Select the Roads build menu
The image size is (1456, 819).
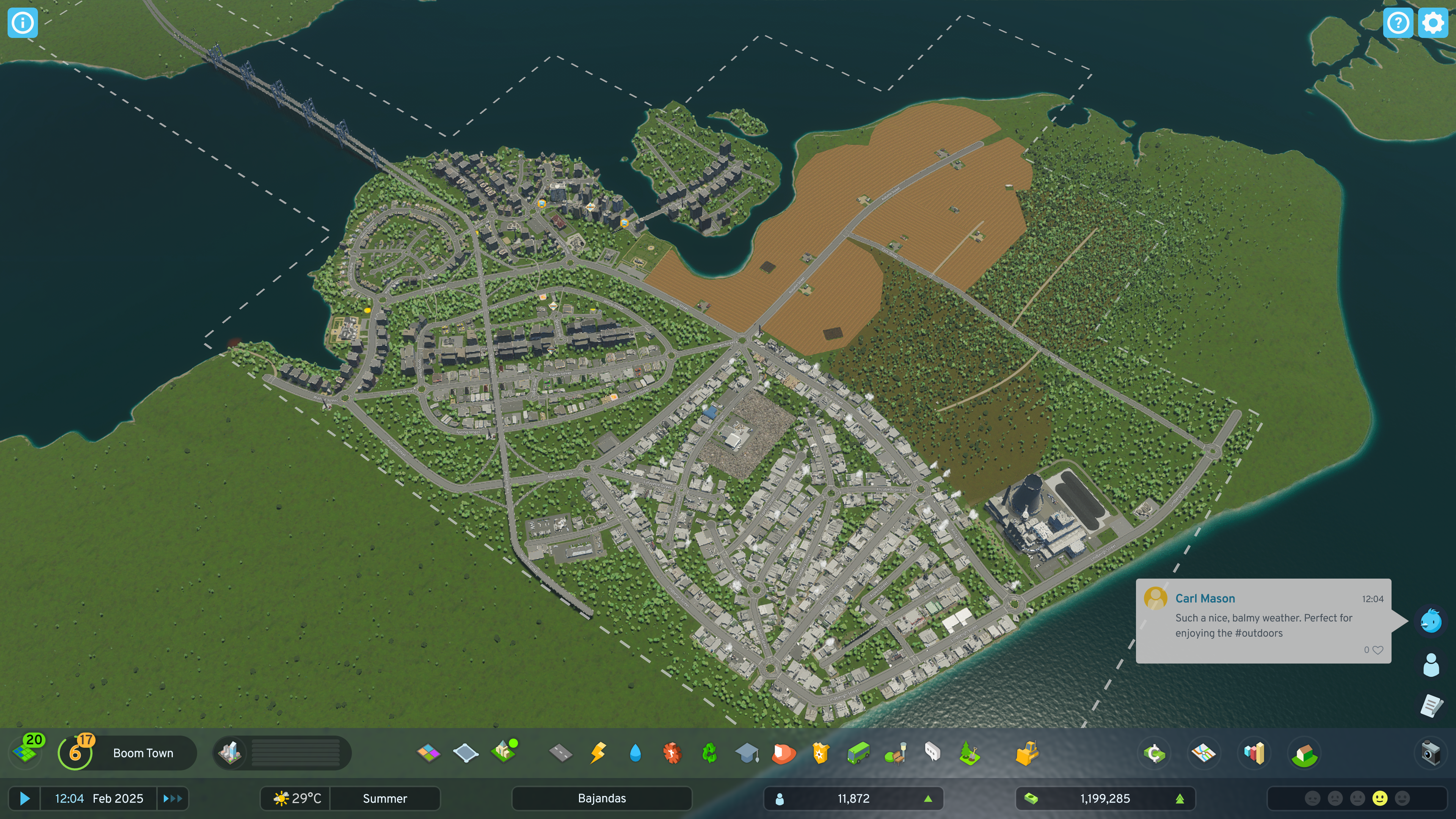(x=560, y=753)
